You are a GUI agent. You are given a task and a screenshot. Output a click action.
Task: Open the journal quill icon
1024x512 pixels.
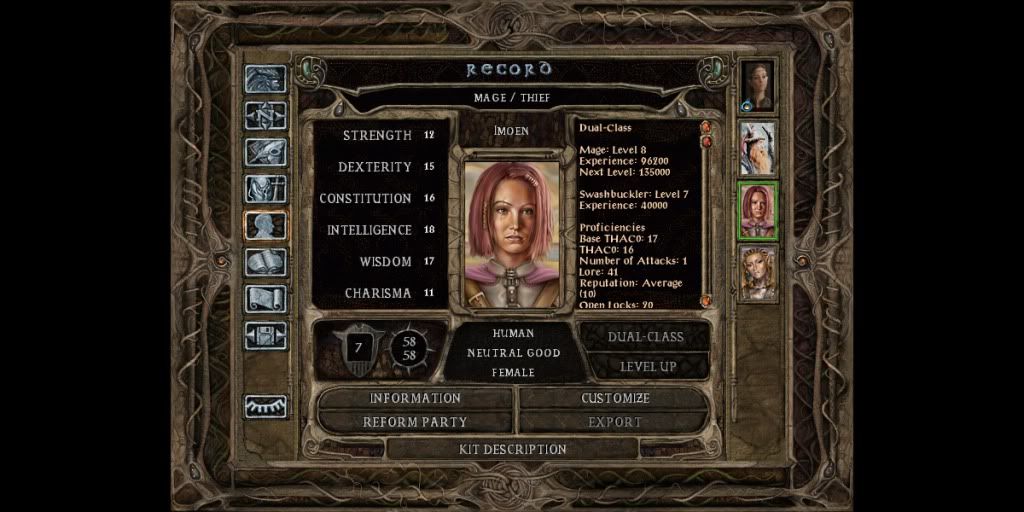pyautogui.click(x=265, y=152)
